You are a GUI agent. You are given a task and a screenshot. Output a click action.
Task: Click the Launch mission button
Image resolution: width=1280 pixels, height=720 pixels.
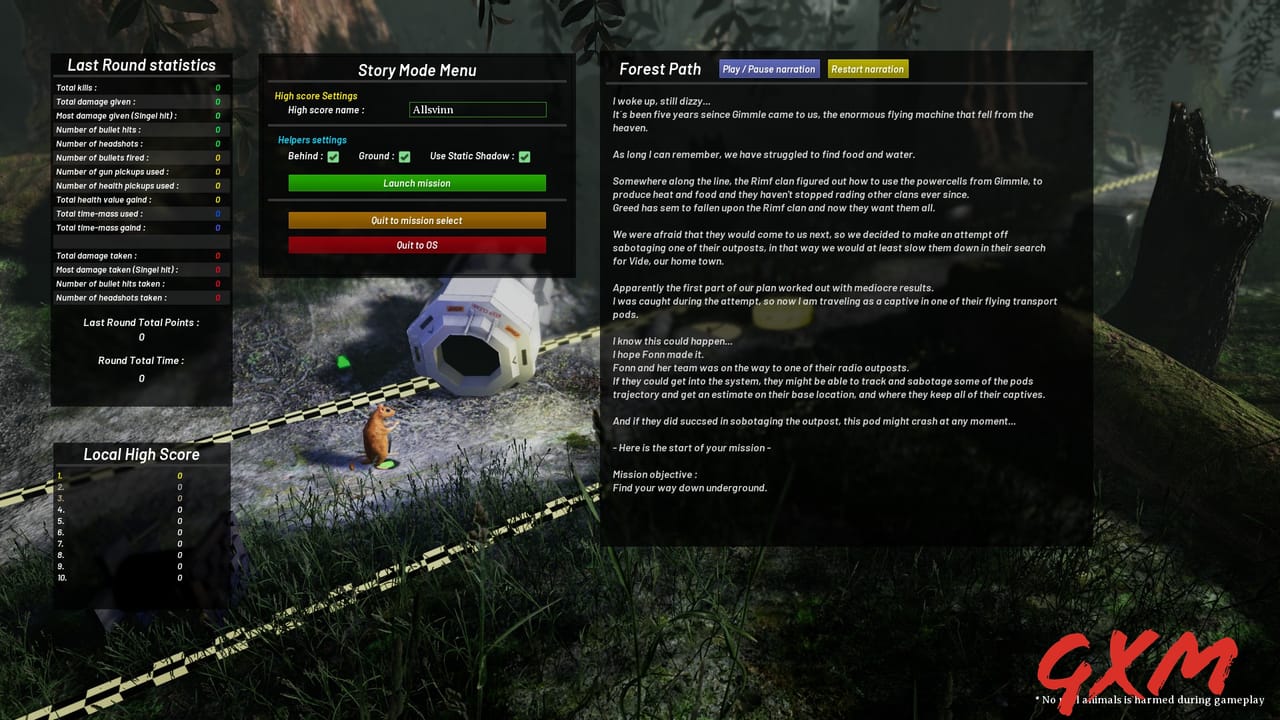tap(417, 182)
